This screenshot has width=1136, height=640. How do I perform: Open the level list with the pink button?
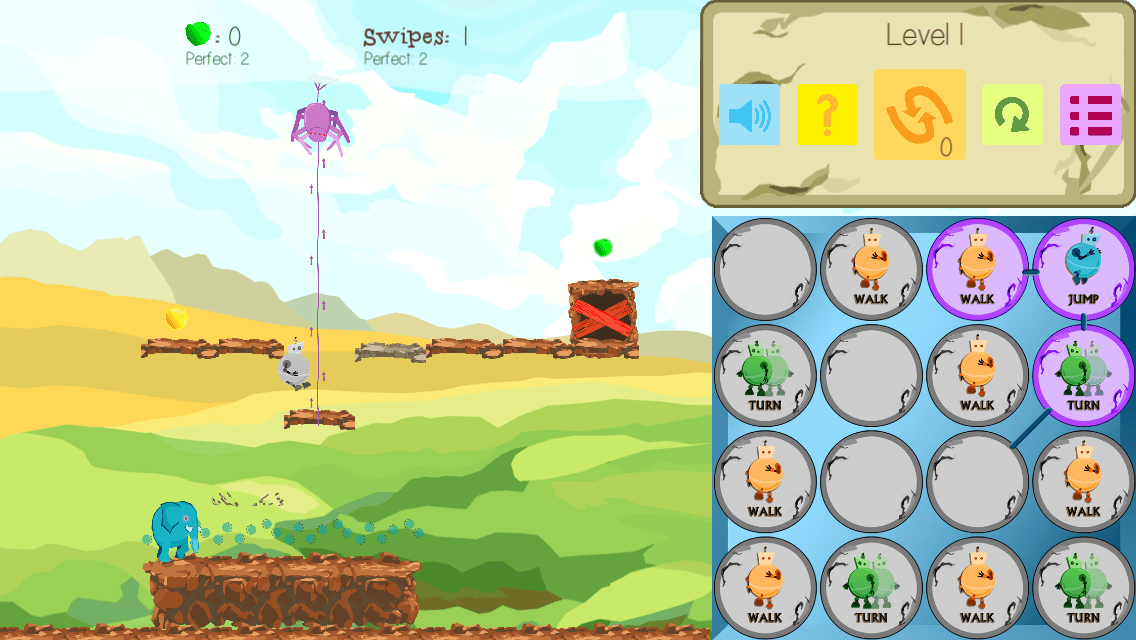1090,115
